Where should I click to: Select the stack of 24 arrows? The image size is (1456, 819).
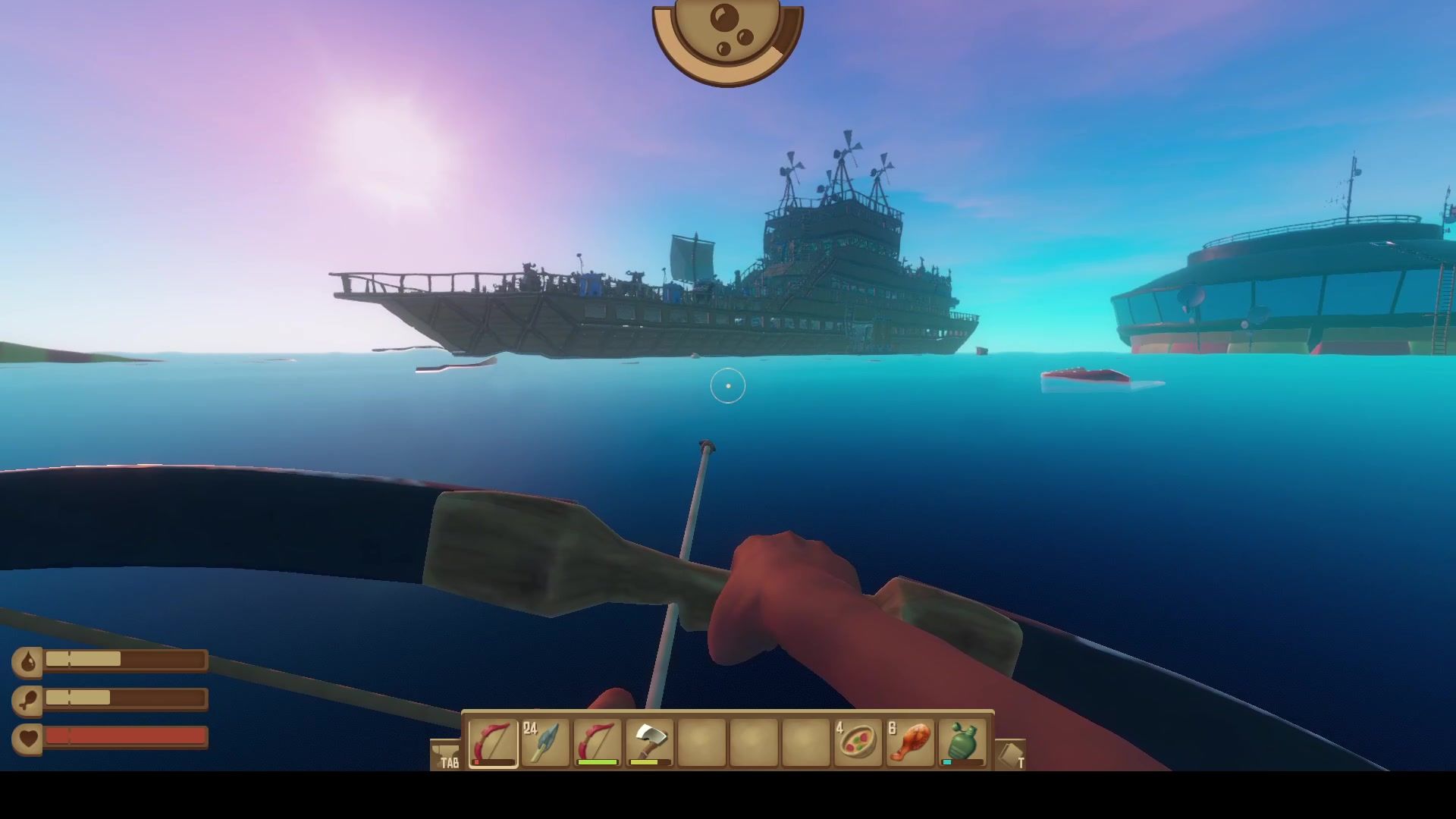pos(545,742)
